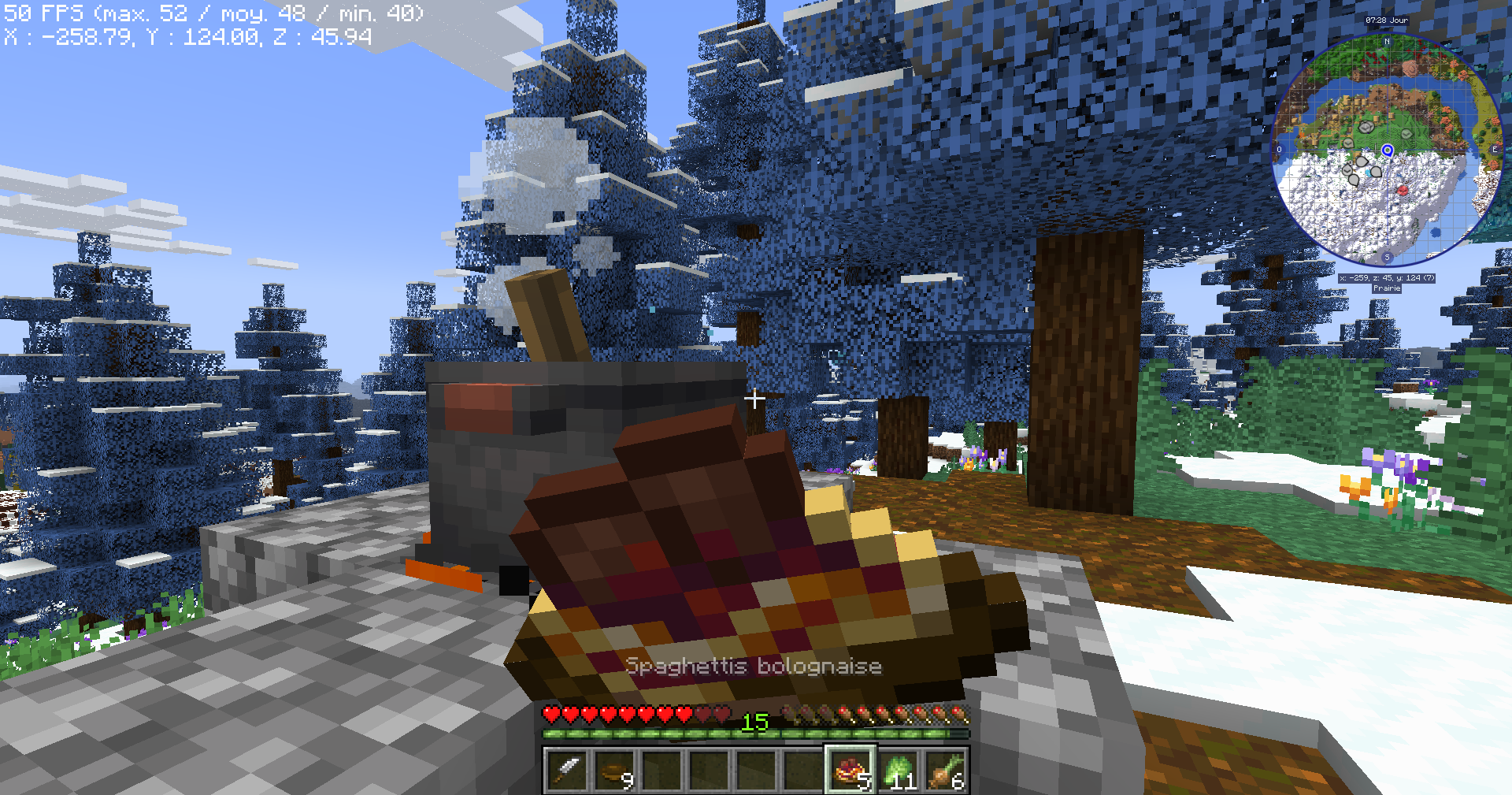
Task: Click a gray waypoint icon on the minimap
Action: coord(1366,127)
